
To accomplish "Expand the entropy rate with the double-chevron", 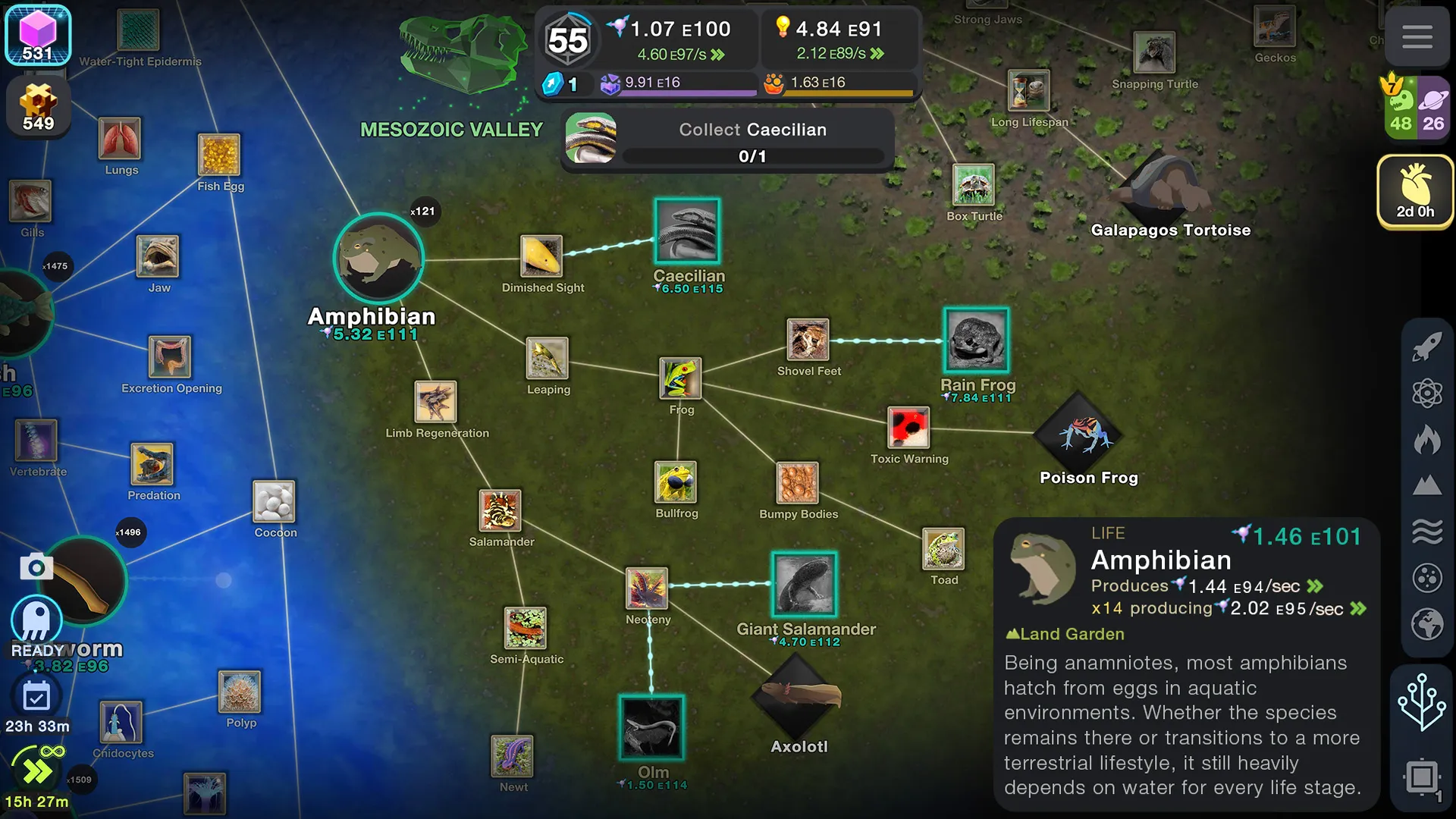I will (x=718, y=53).
